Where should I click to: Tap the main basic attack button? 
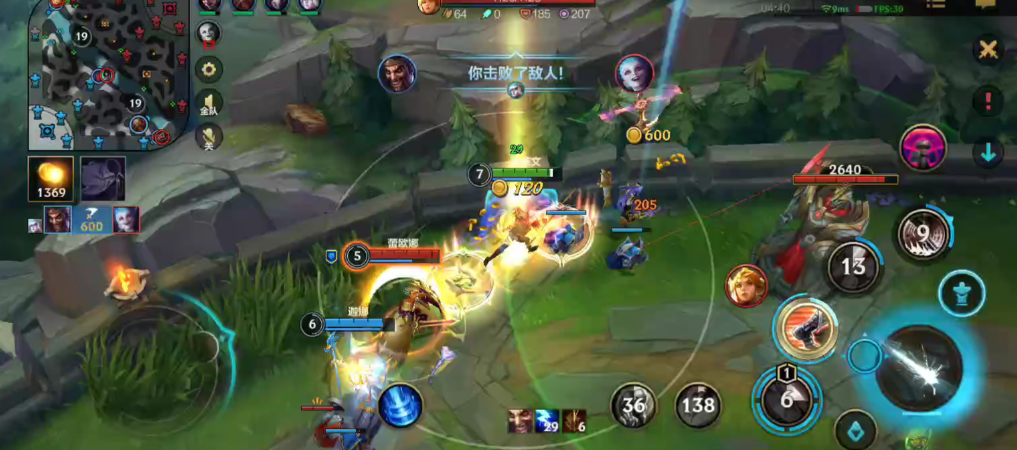[x=917, y=367]
